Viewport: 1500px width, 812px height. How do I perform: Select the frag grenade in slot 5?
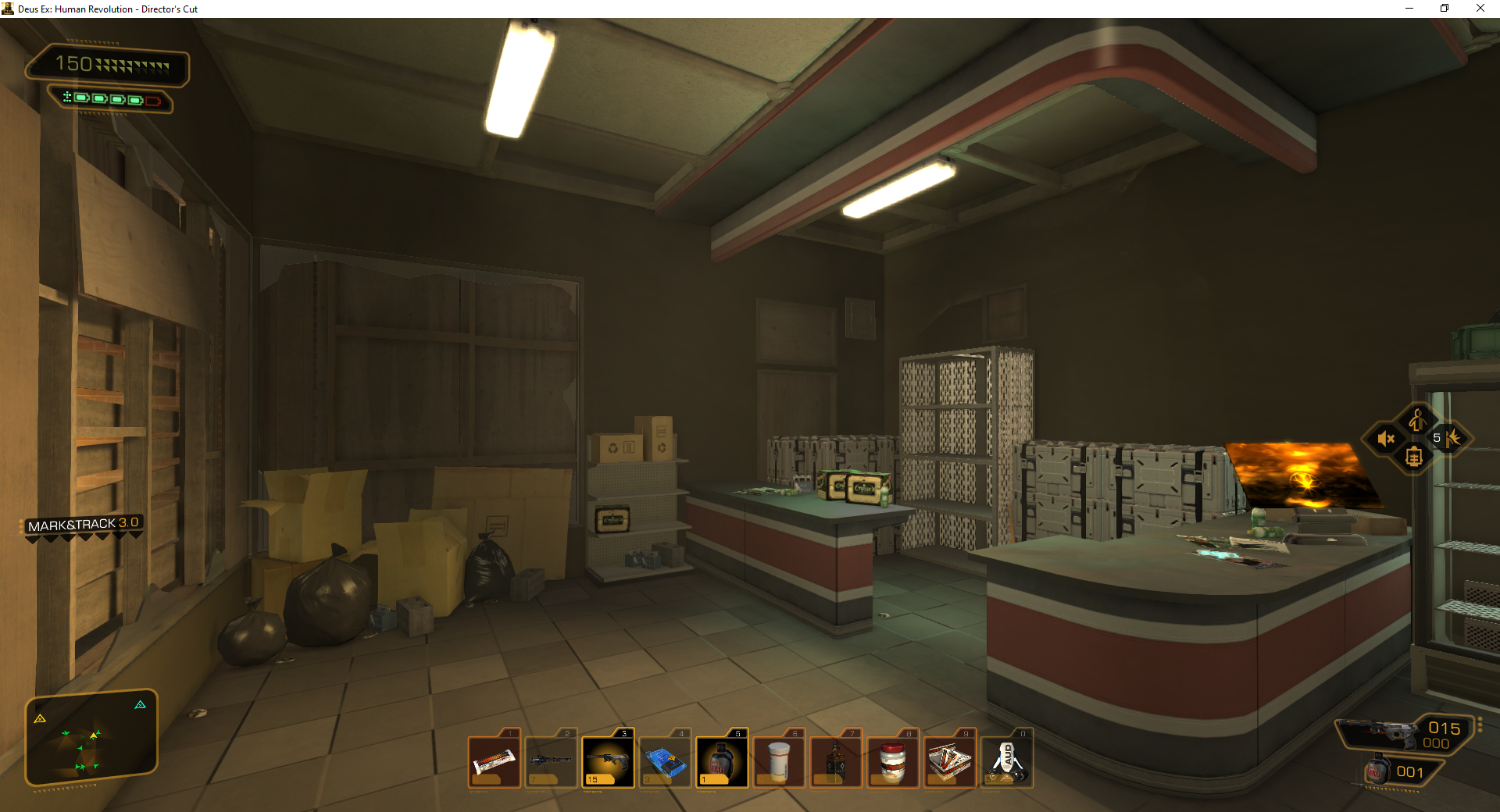(722, 760)
